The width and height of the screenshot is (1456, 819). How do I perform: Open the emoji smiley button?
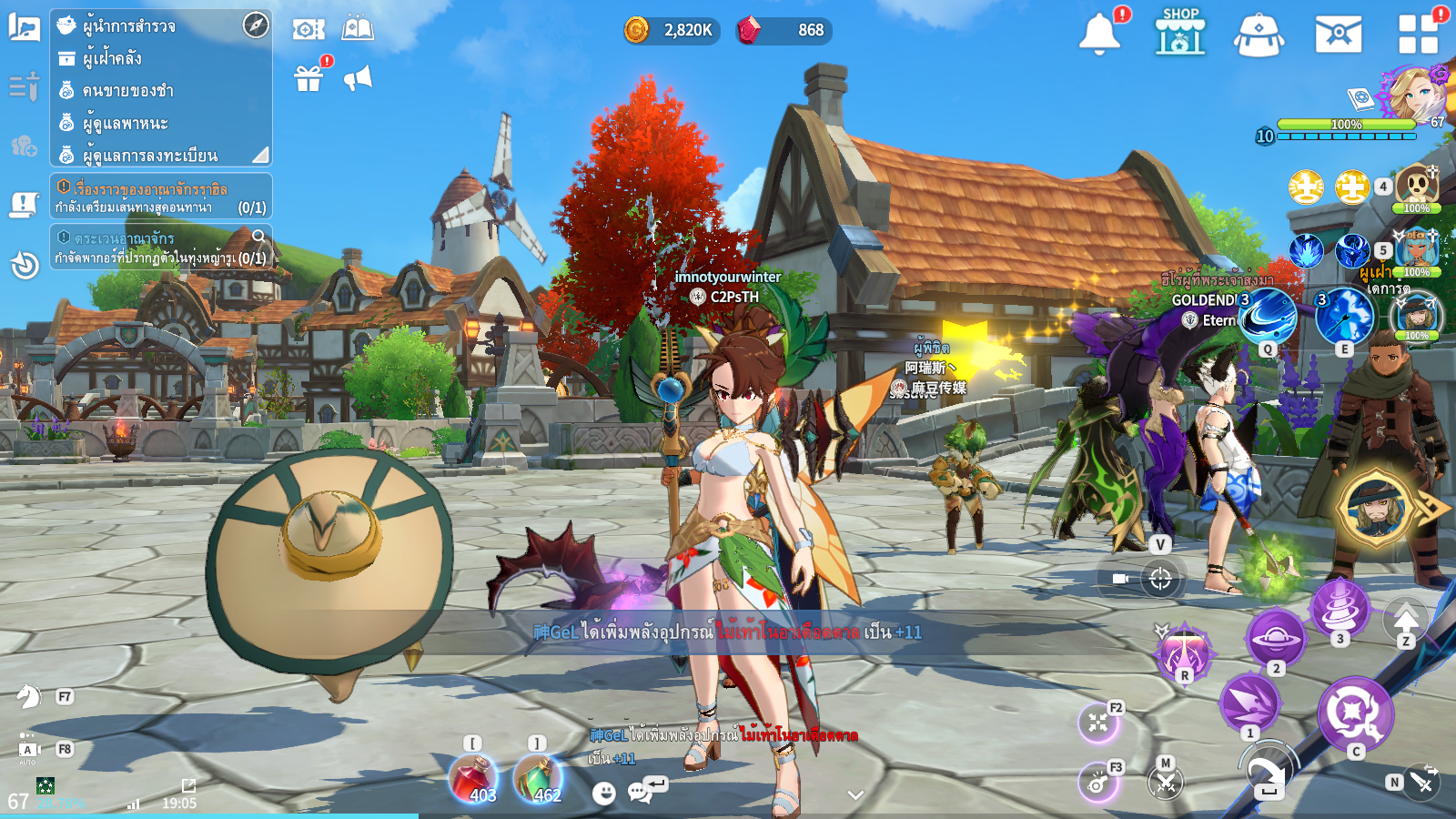(x=603, y=793)
